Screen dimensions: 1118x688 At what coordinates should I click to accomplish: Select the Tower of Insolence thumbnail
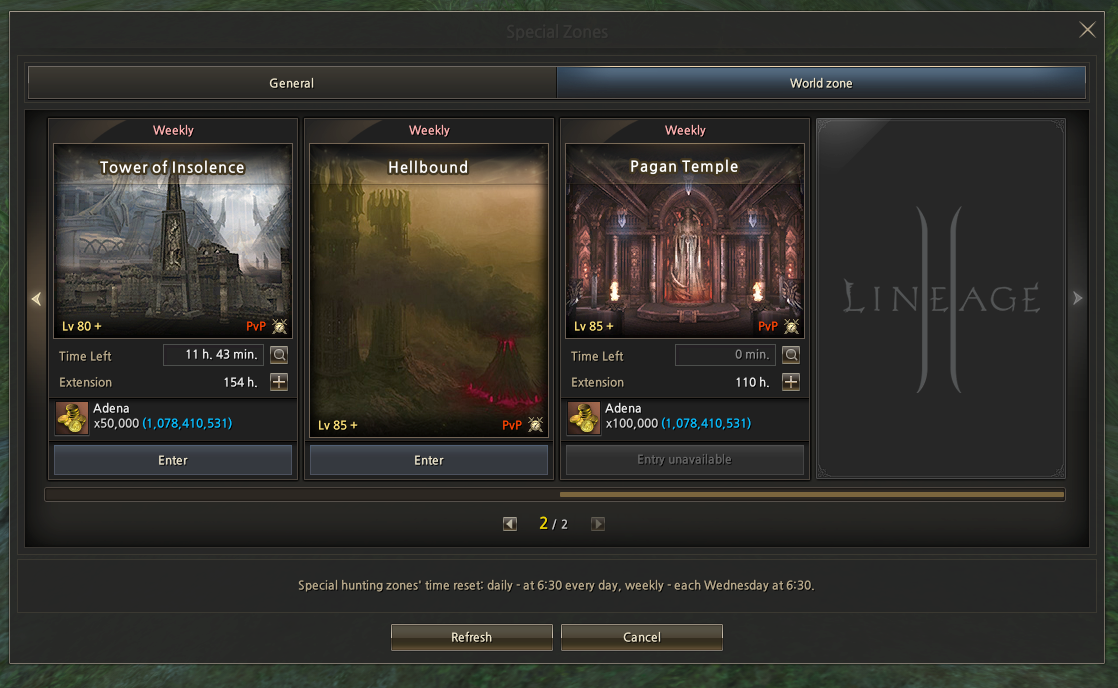click(173, 240)
